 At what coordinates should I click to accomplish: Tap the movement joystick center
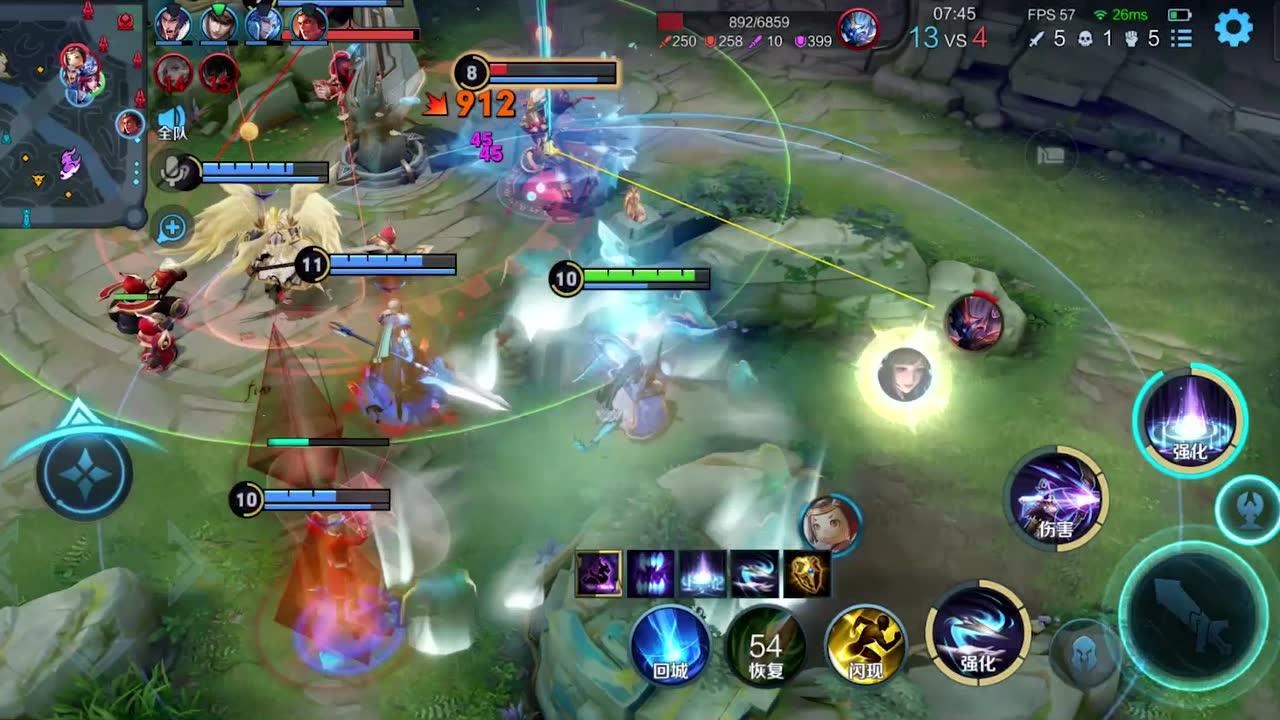pyautogui.click(x=85, y=472)
